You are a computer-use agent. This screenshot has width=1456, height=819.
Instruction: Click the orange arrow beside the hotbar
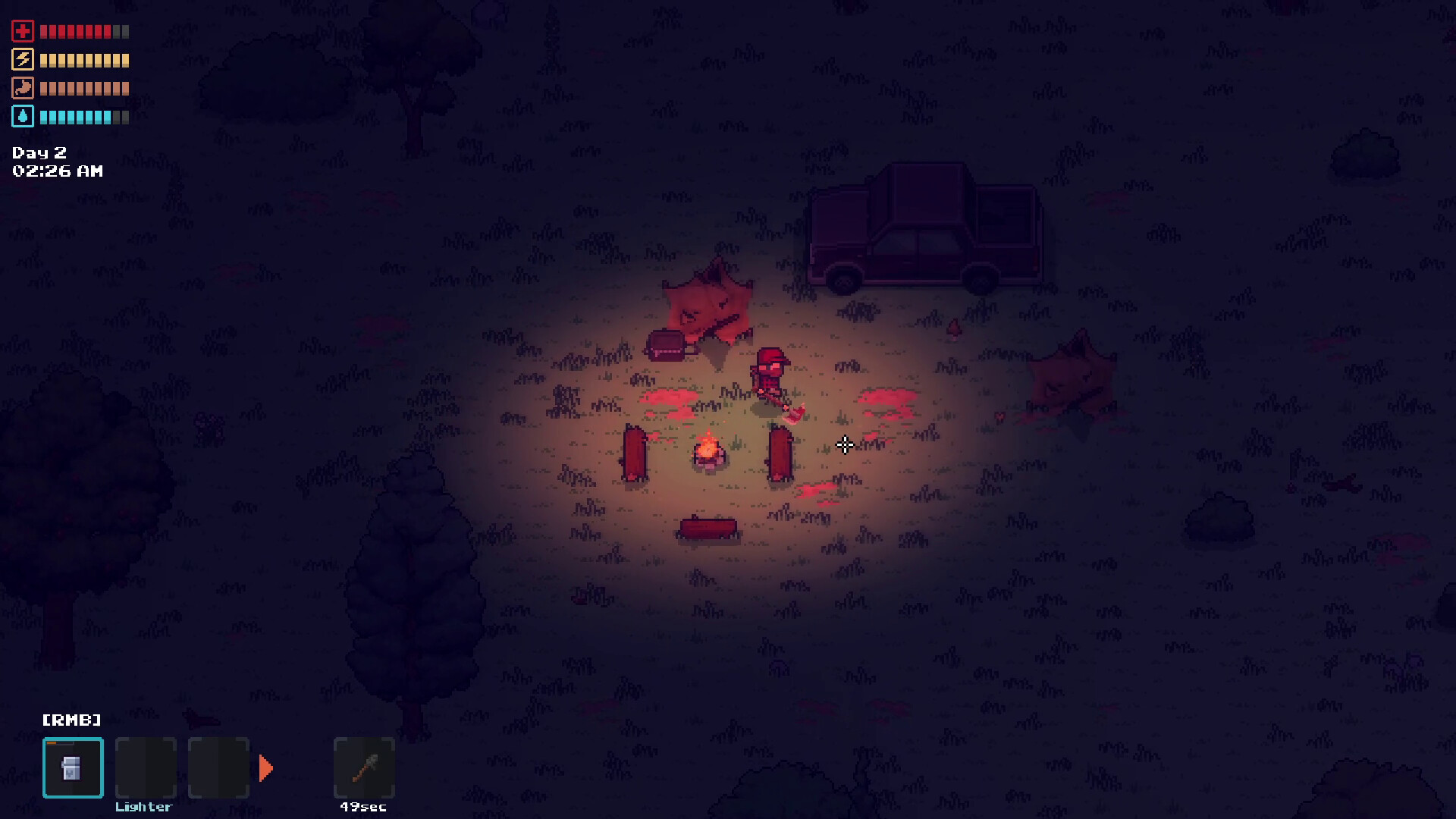tap(267, 767)
